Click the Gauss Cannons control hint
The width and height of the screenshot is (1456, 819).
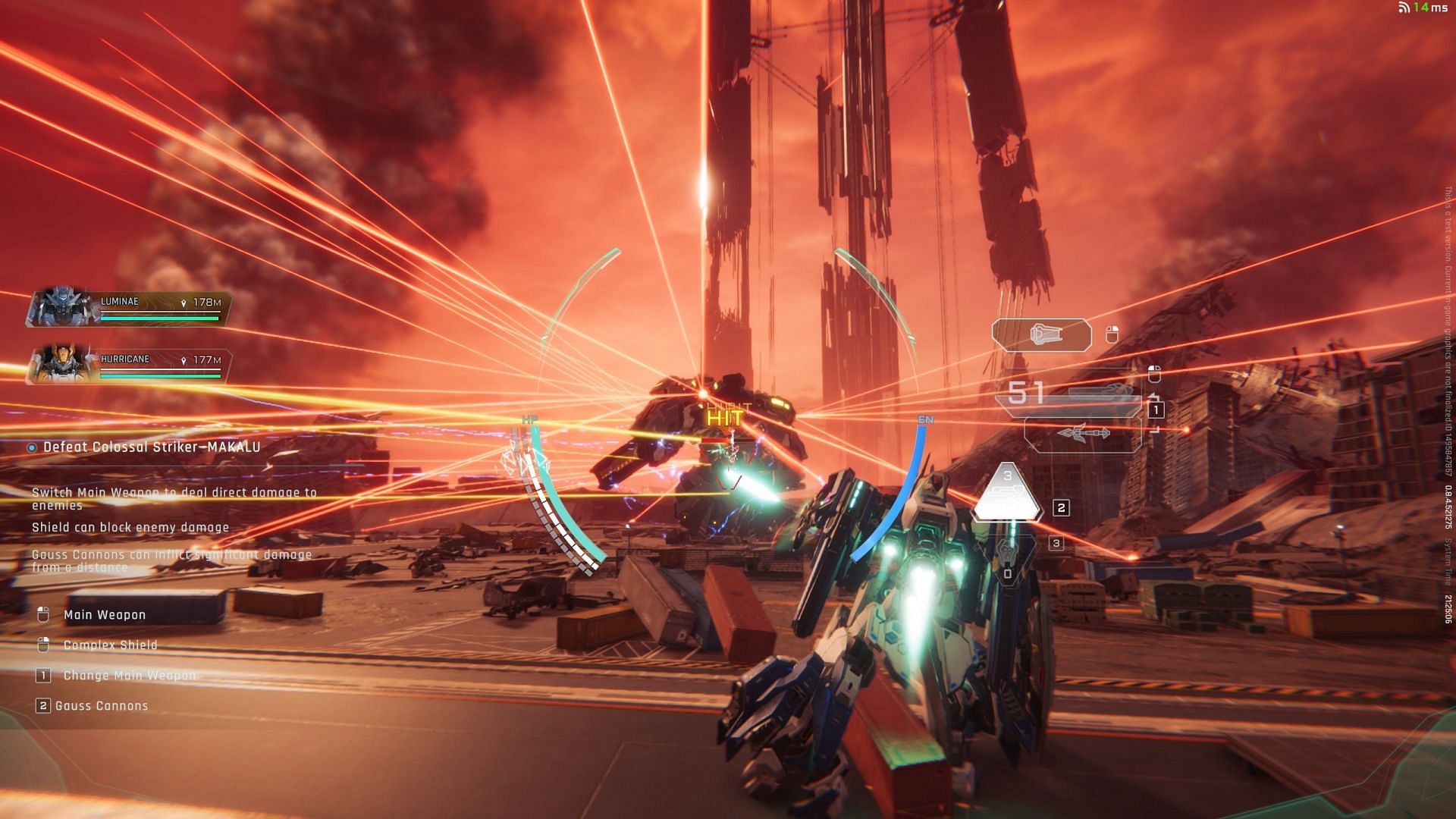click(102, 706)
